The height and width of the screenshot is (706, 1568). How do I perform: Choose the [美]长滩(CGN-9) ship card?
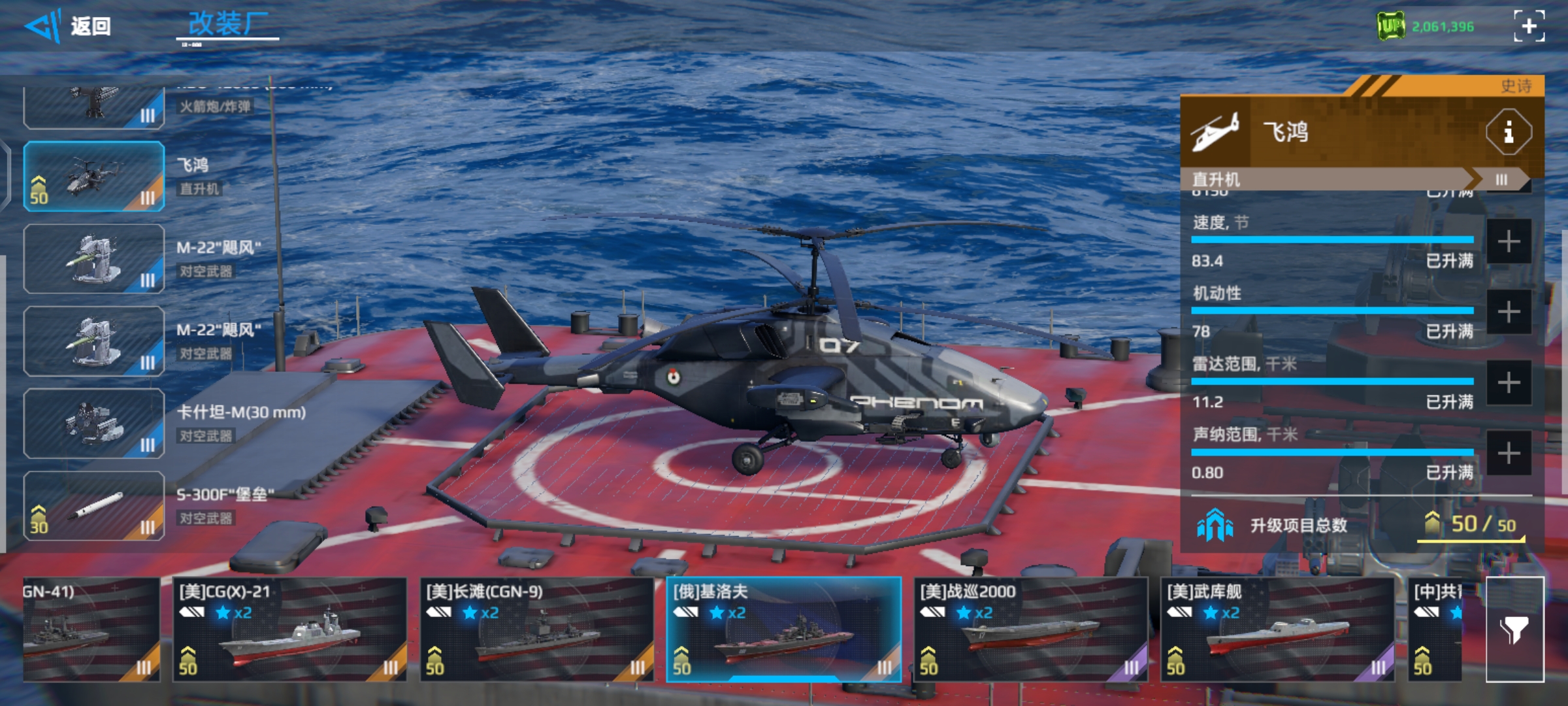tap(536, 630)
